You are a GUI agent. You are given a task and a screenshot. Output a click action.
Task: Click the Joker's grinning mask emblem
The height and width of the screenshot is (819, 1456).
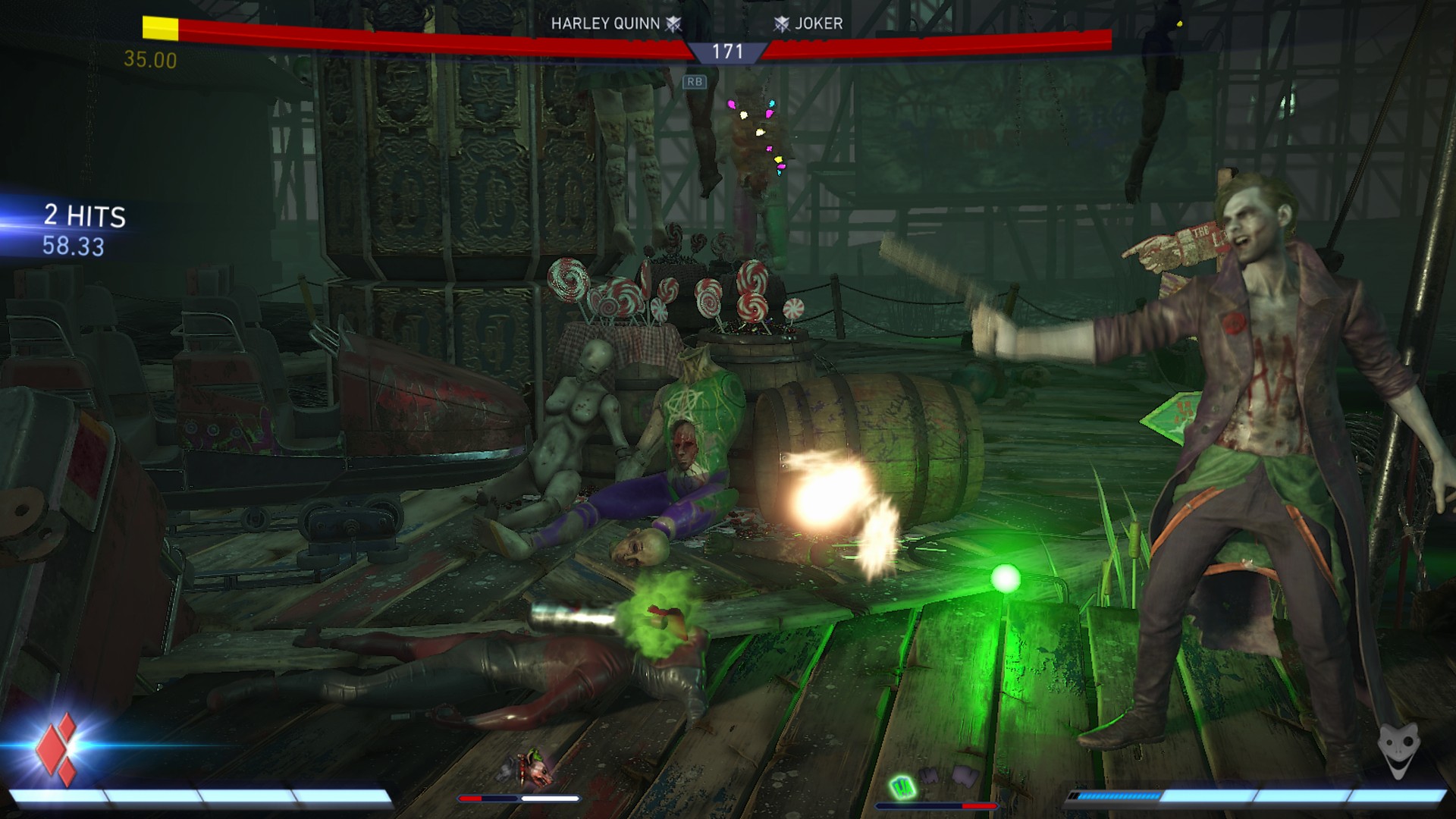click(1397, 751)
